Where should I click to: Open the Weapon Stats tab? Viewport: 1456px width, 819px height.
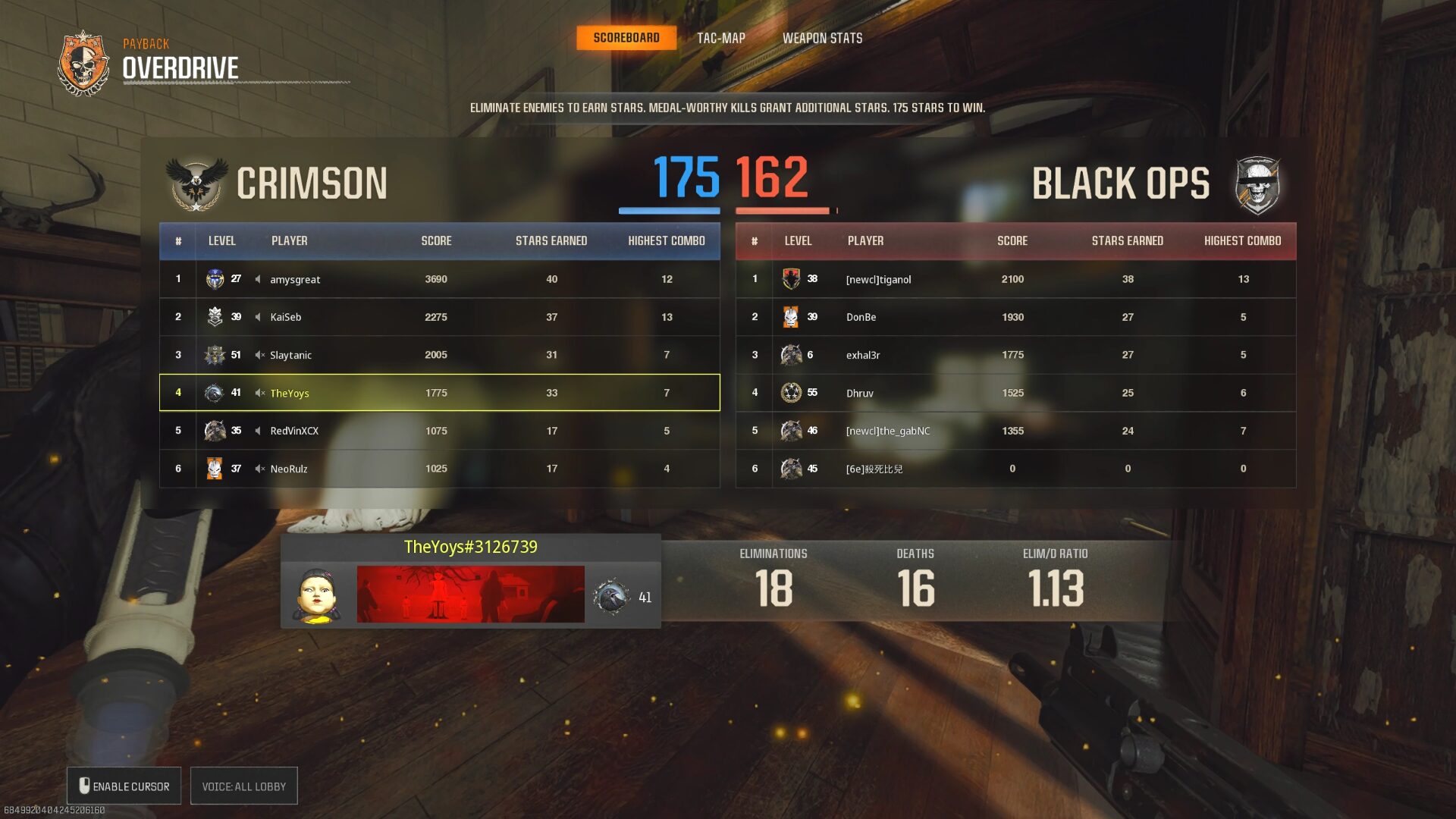pos(822,38)
